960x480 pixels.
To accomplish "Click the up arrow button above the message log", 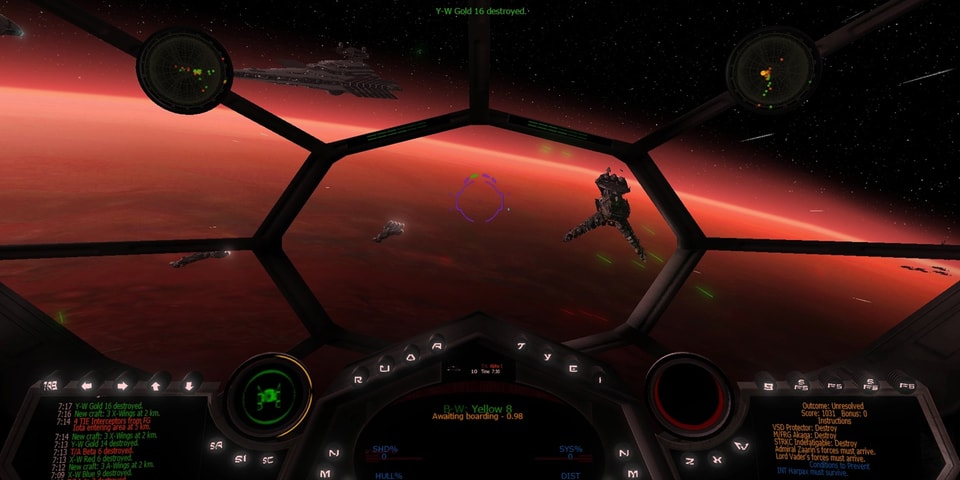I will point(155,383).
